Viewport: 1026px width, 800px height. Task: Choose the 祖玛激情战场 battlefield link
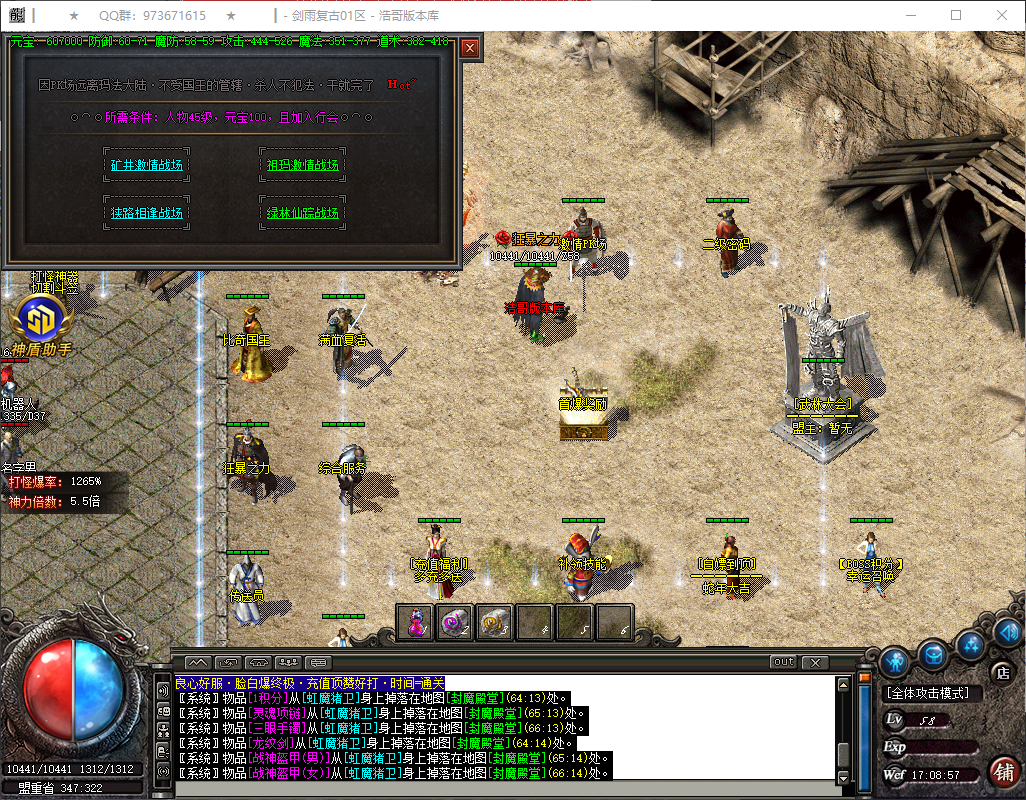(x=302, y=165)
